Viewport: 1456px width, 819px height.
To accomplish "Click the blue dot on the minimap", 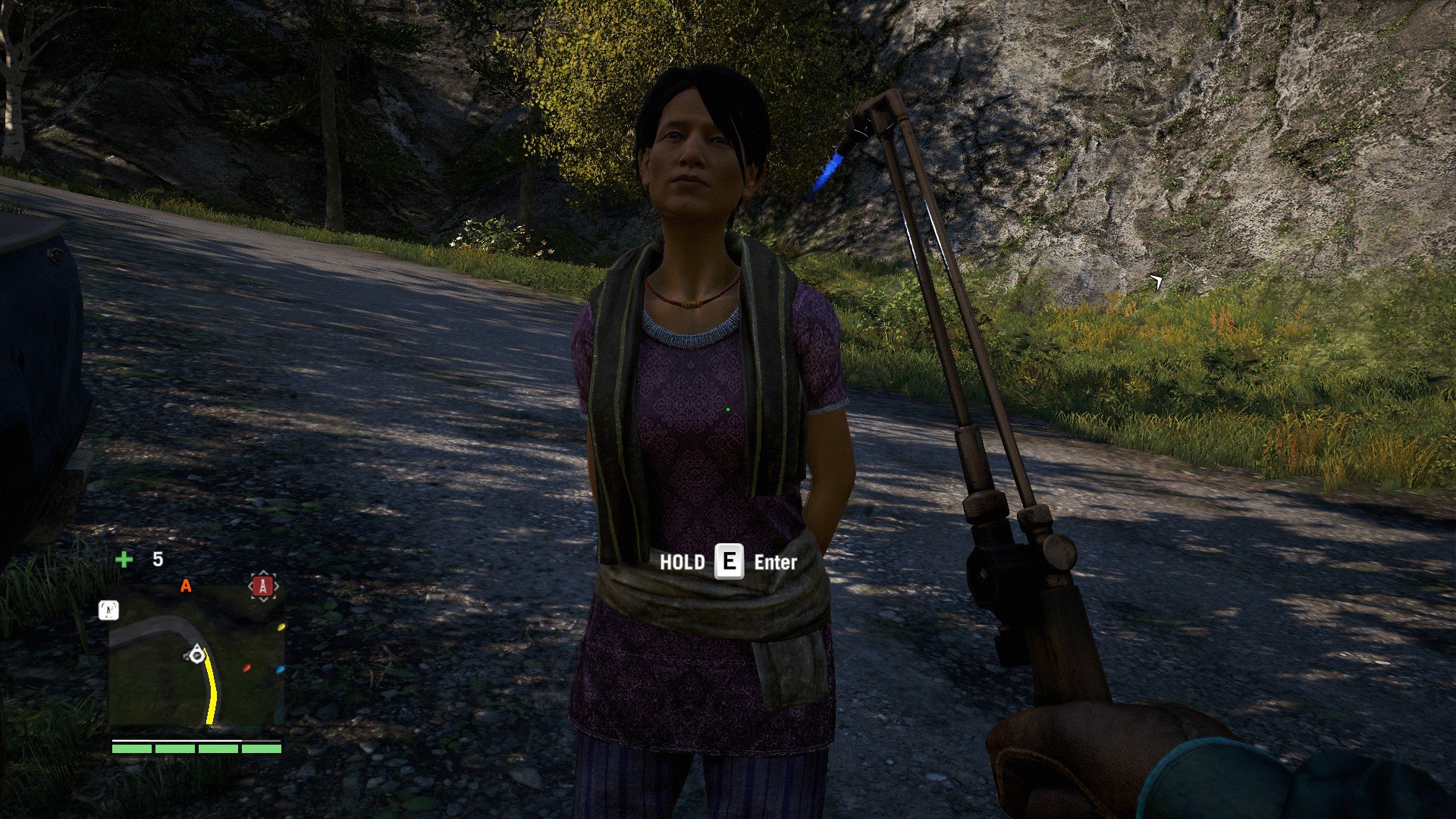I will [280, 670].
